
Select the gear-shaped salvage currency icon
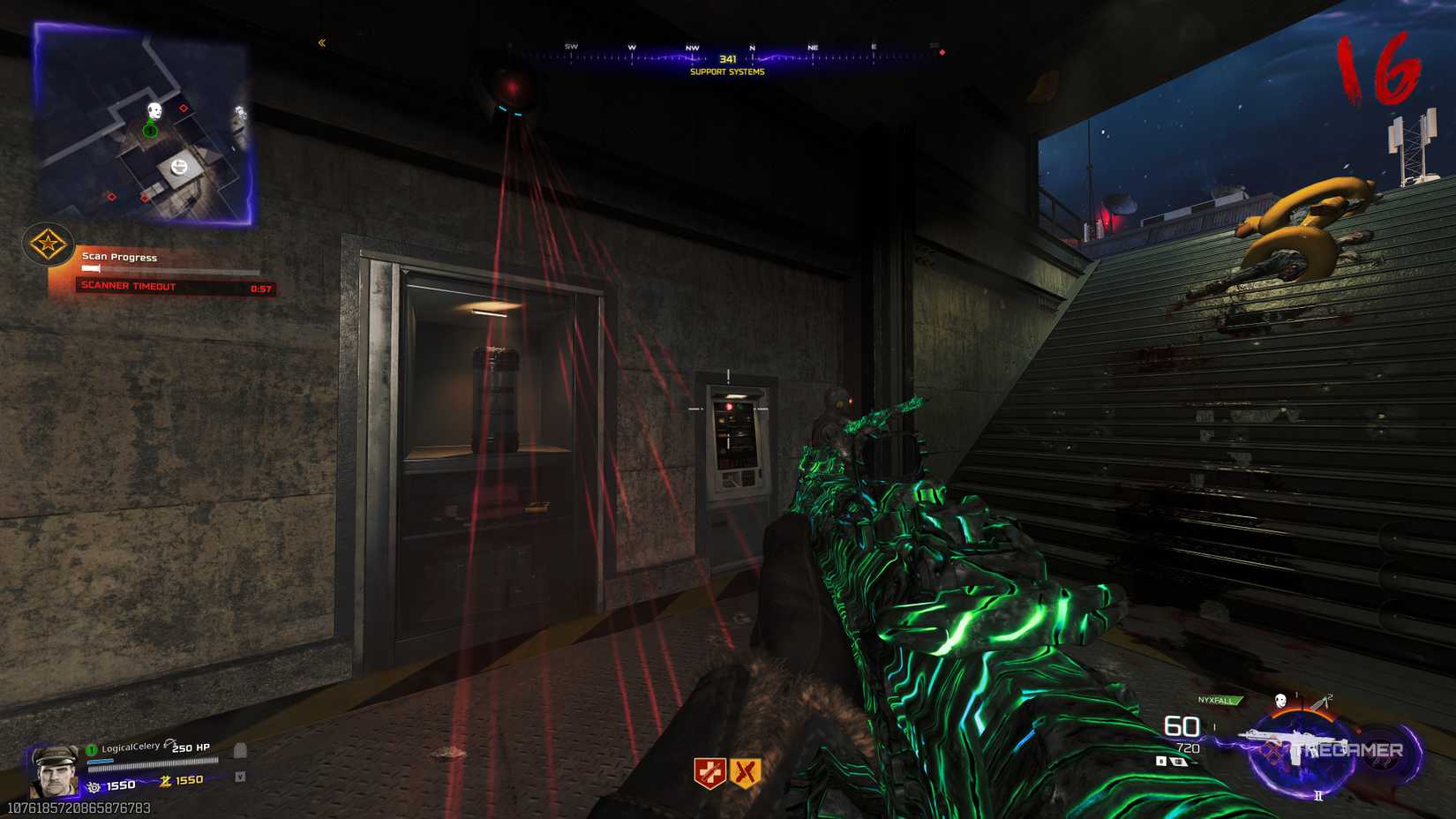click(x=94, y=786)
